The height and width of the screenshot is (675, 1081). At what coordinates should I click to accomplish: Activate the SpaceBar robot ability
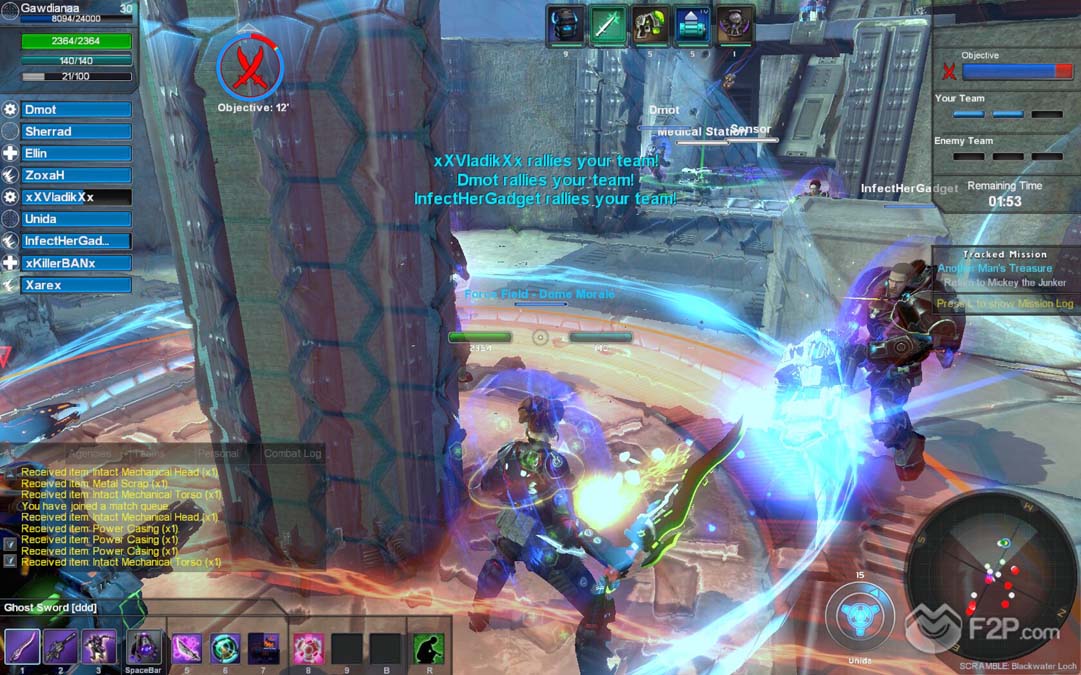pyautogui.click(x=144, y=647)
